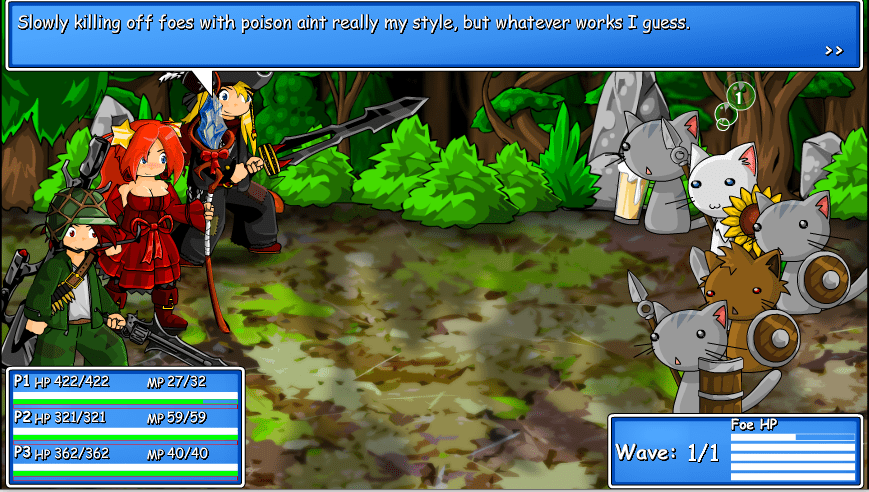Advance dialogue with the >> arrow
The image size is (869, 492).
tap(834, 51)
